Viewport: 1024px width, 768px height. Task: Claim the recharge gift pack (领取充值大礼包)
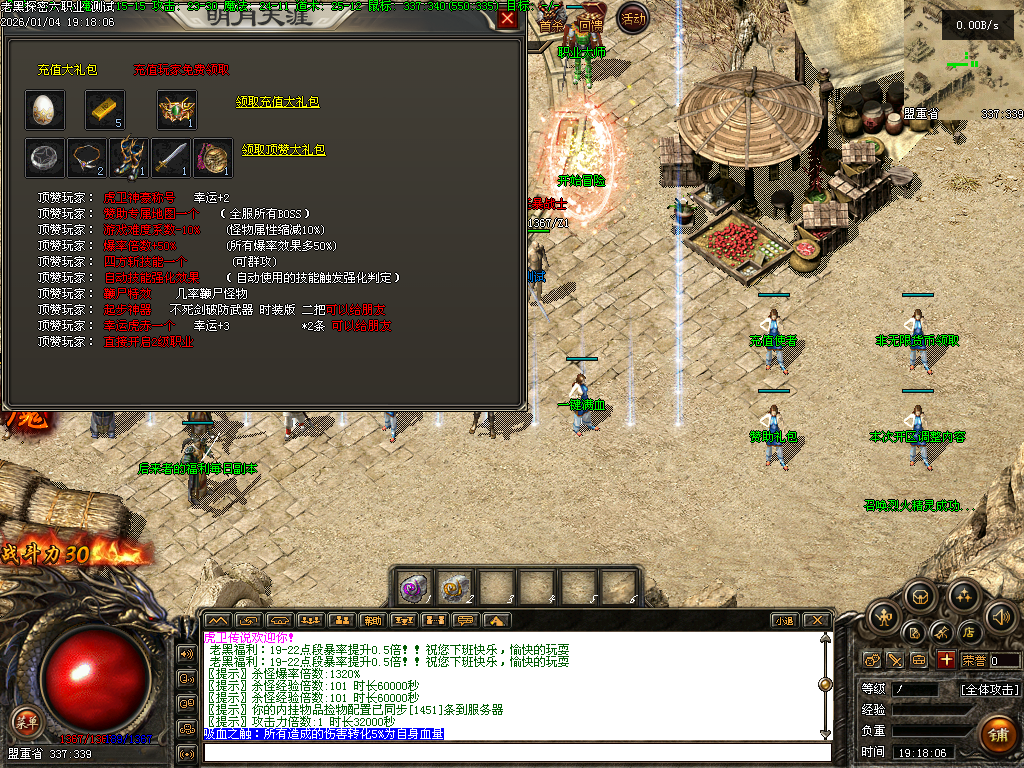click(x=278, y=102)
